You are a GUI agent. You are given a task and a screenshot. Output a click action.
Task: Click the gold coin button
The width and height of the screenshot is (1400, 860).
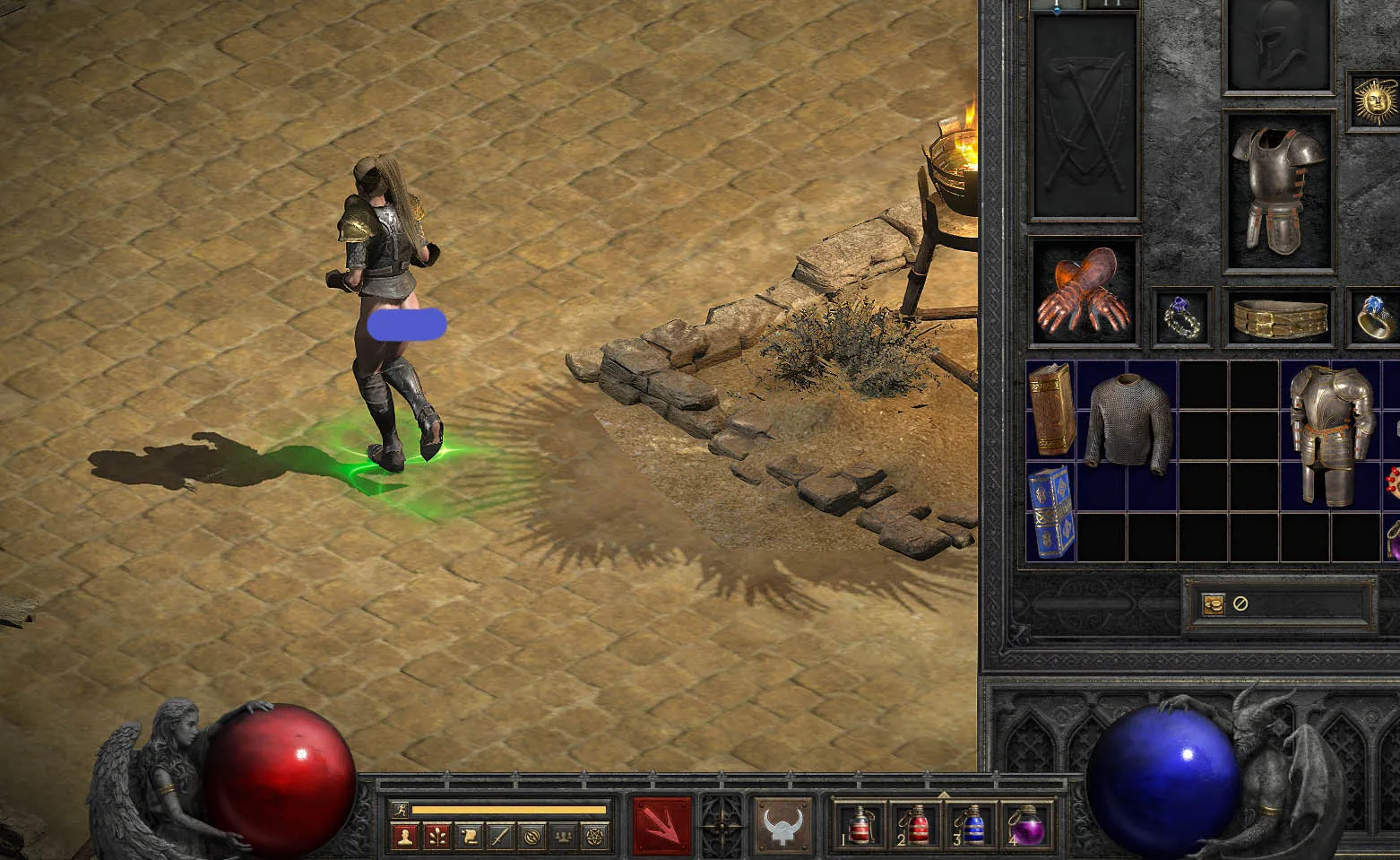pyautogui.click(x=1214, y=604)
